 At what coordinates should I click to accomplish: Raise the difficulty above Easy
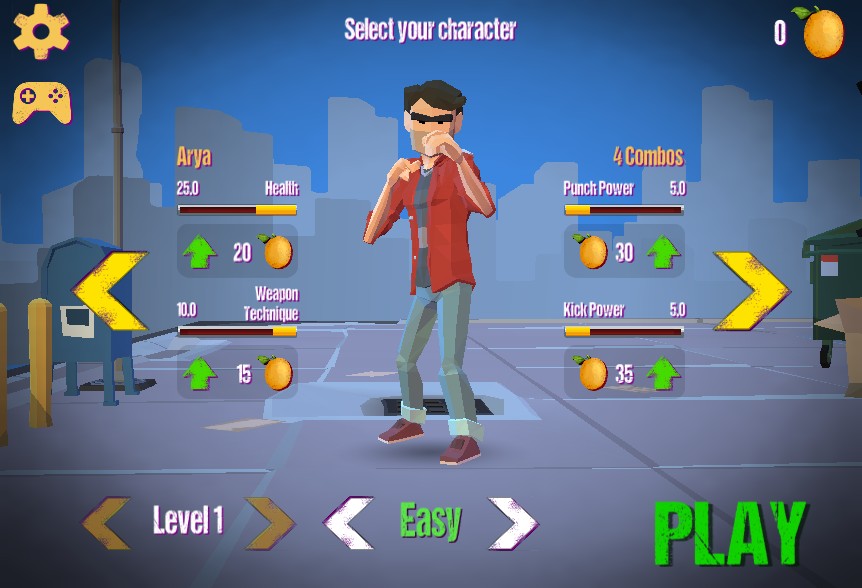pos(512,522)
